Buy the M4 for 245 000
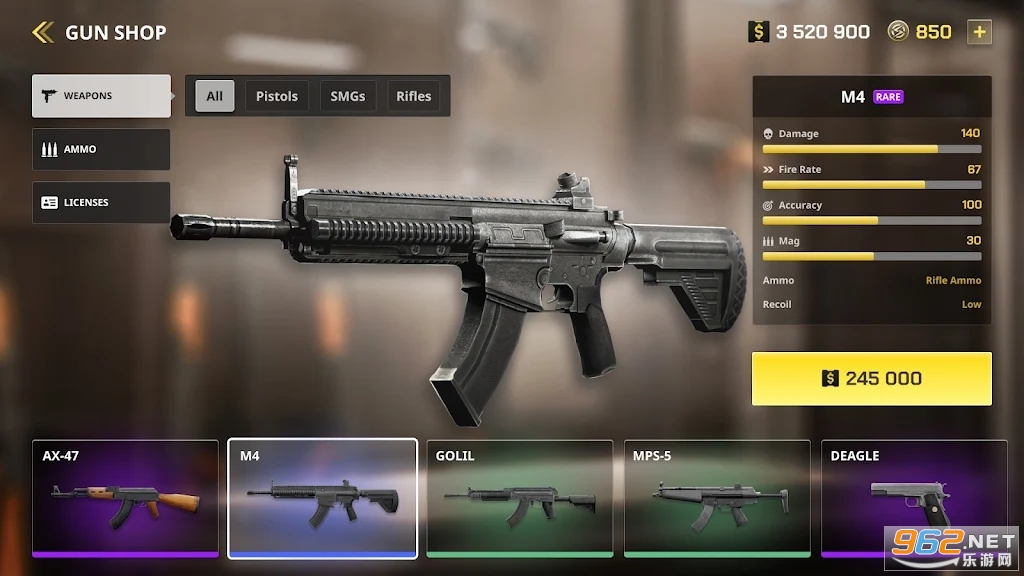Image resolution: width=1024 pixels, height=576 pixels. 871,378
